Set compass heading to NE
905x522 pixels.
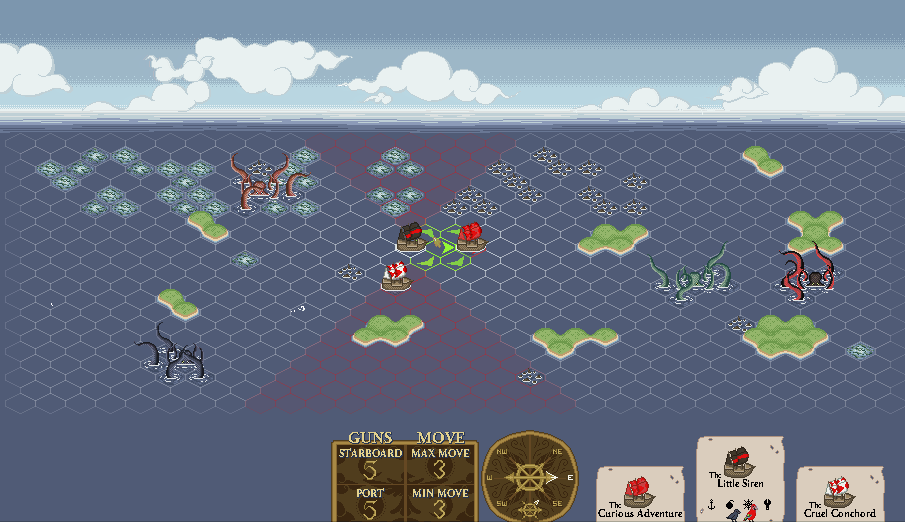tap(557, 451)
